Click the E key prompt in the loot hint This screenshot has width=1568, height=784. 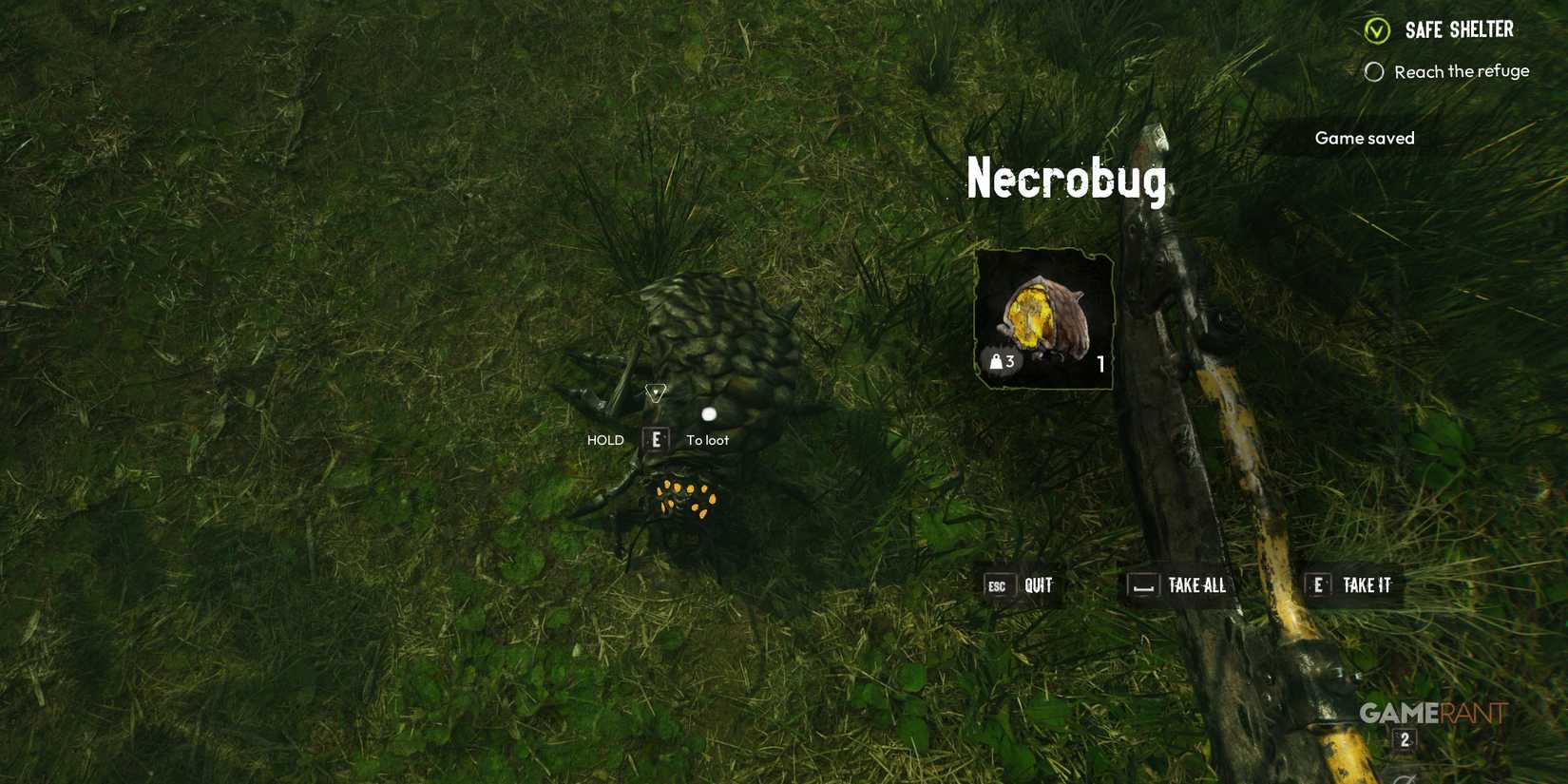click(x=657, y=439)
